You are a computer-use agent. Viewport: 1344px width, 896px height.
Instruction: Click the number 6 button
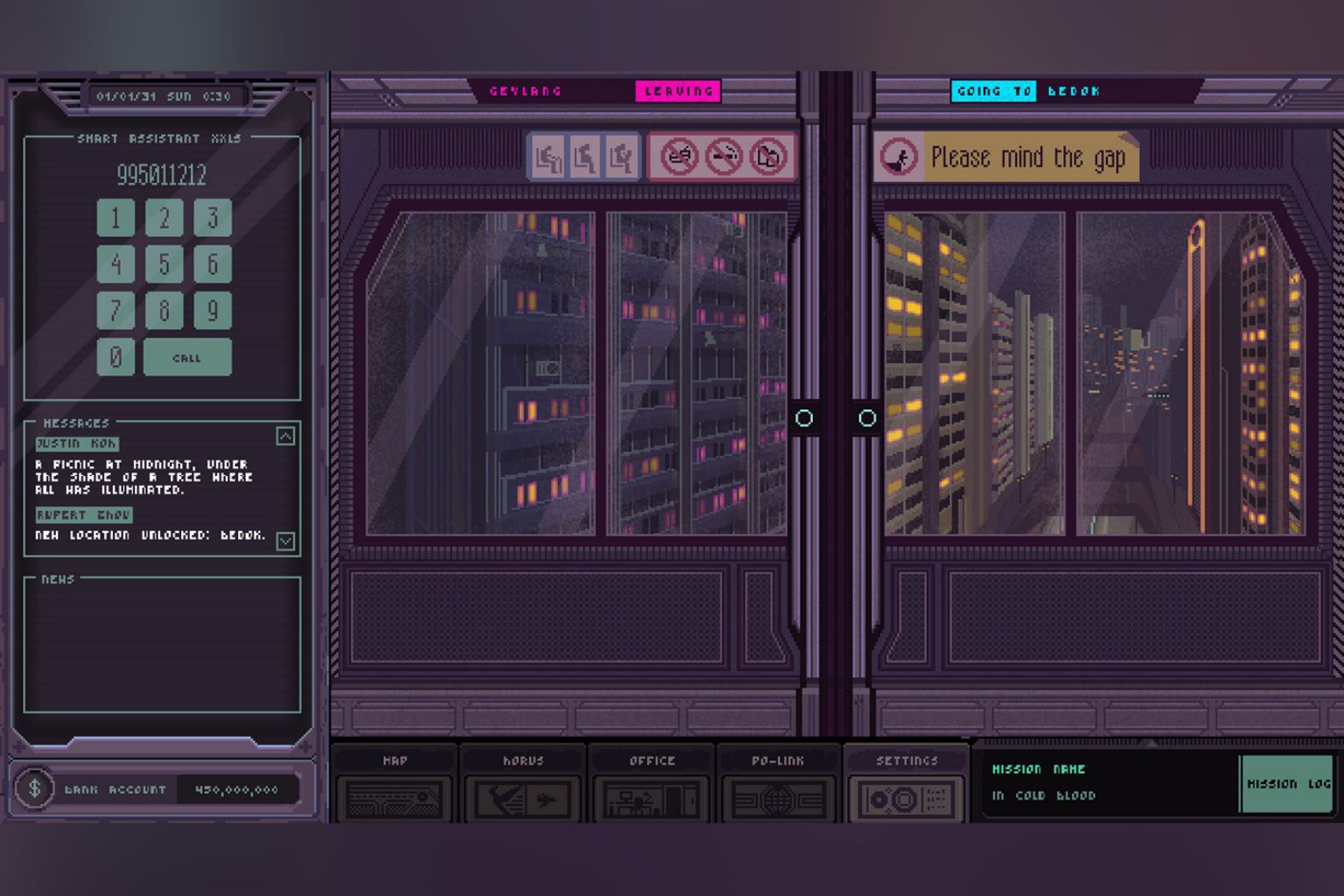point(212,264)
